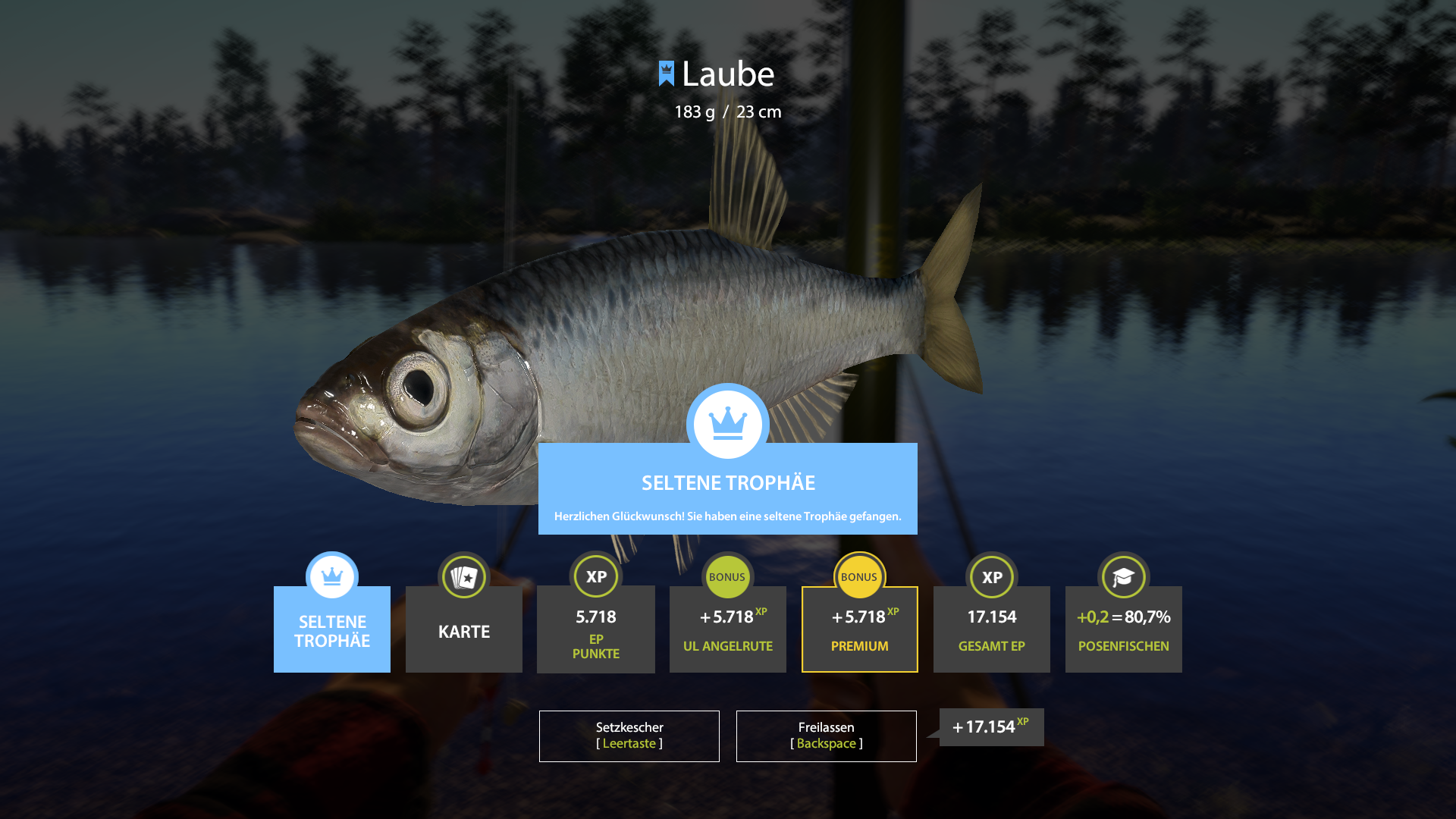
Task: Expand the GESAMT EP summary tile
Action: click(x=991, y=632)
